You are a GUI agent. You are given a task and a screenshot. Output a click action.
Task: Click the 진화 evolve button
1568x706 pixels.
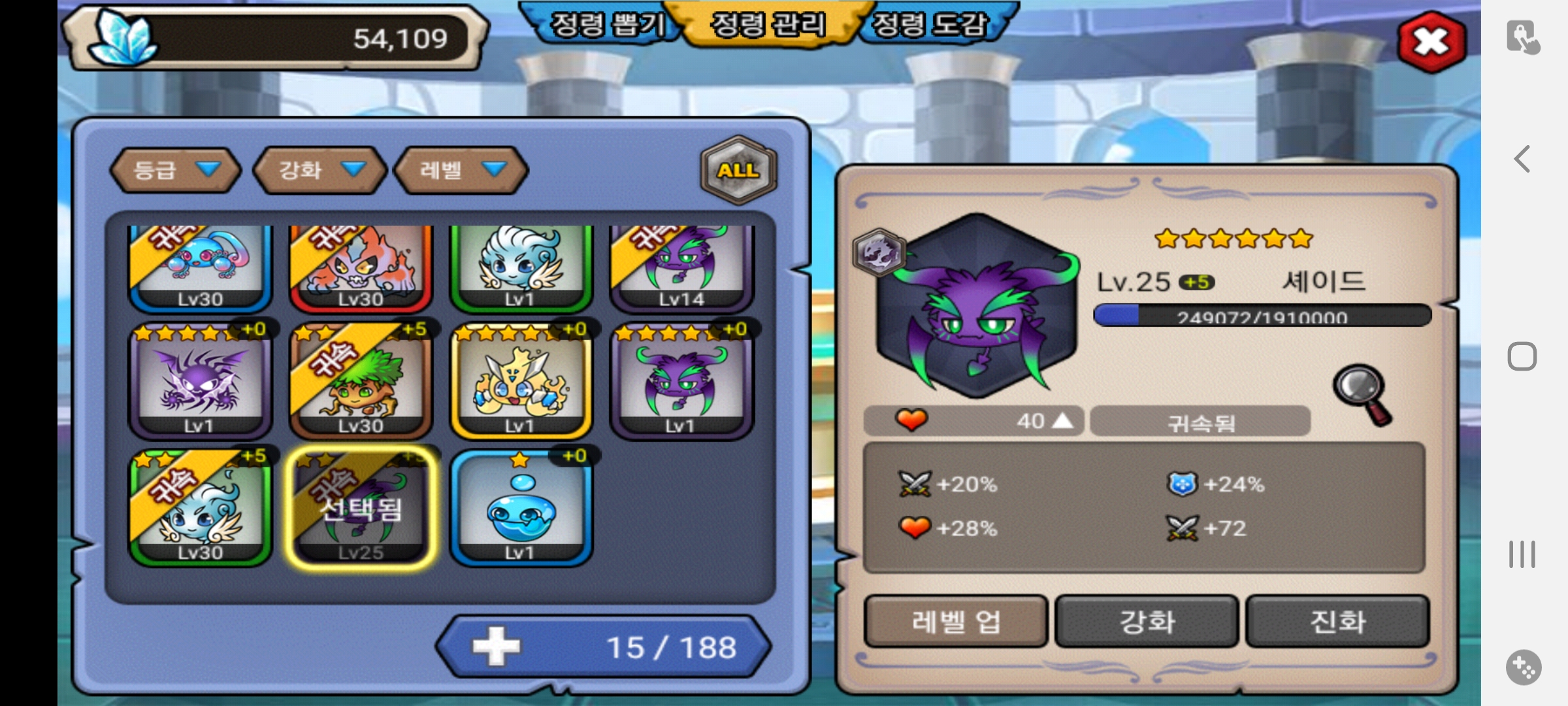pos(1337,621)
